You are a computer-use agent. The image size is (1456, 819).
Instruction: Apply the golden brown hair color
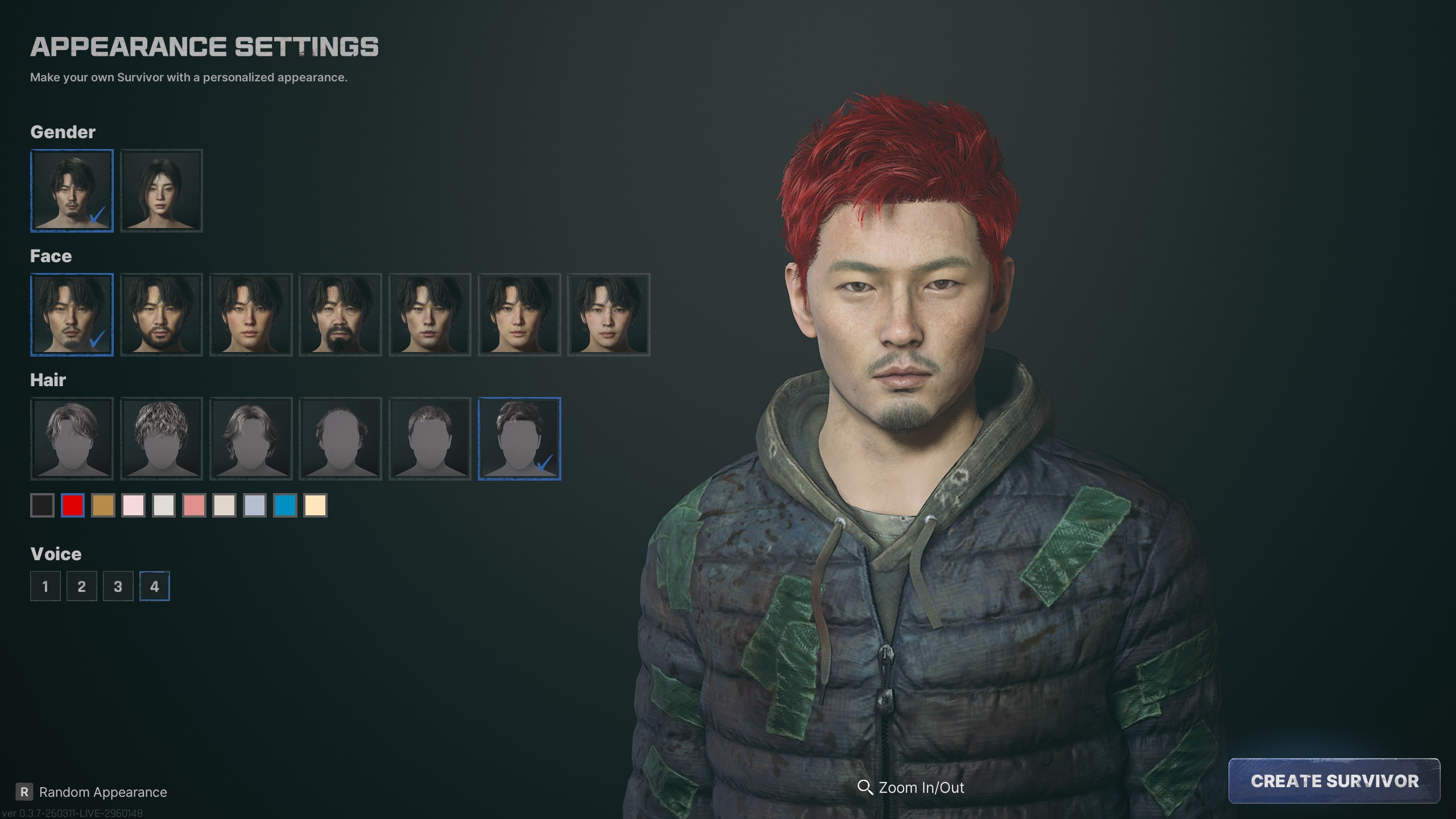pyautogui.click(x=103, y=505)
